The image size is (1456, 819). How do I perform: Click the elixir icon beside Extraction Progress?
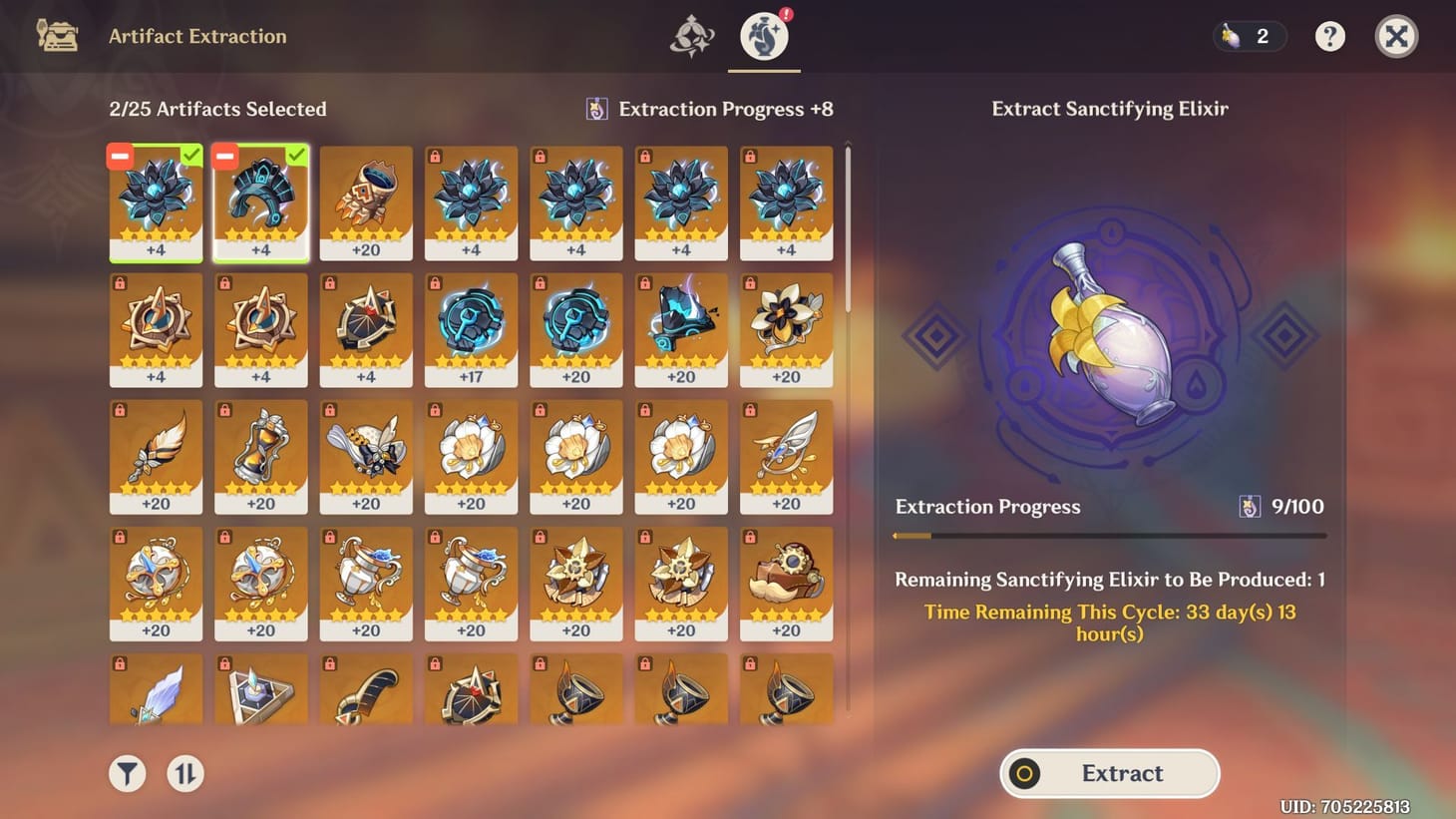pos(1253,507)
